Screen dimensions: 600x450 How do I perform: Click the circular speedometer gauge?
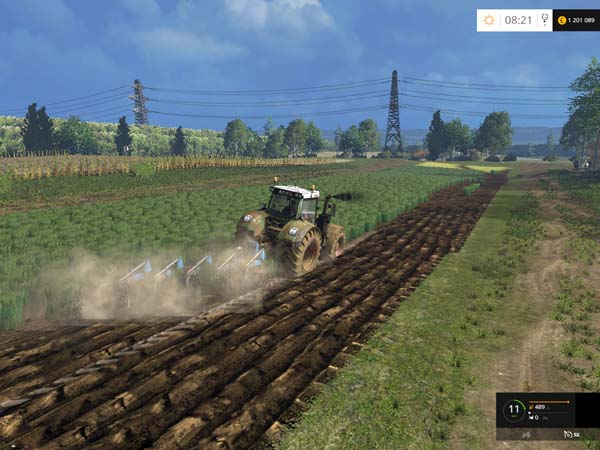[x=513, y=410]
